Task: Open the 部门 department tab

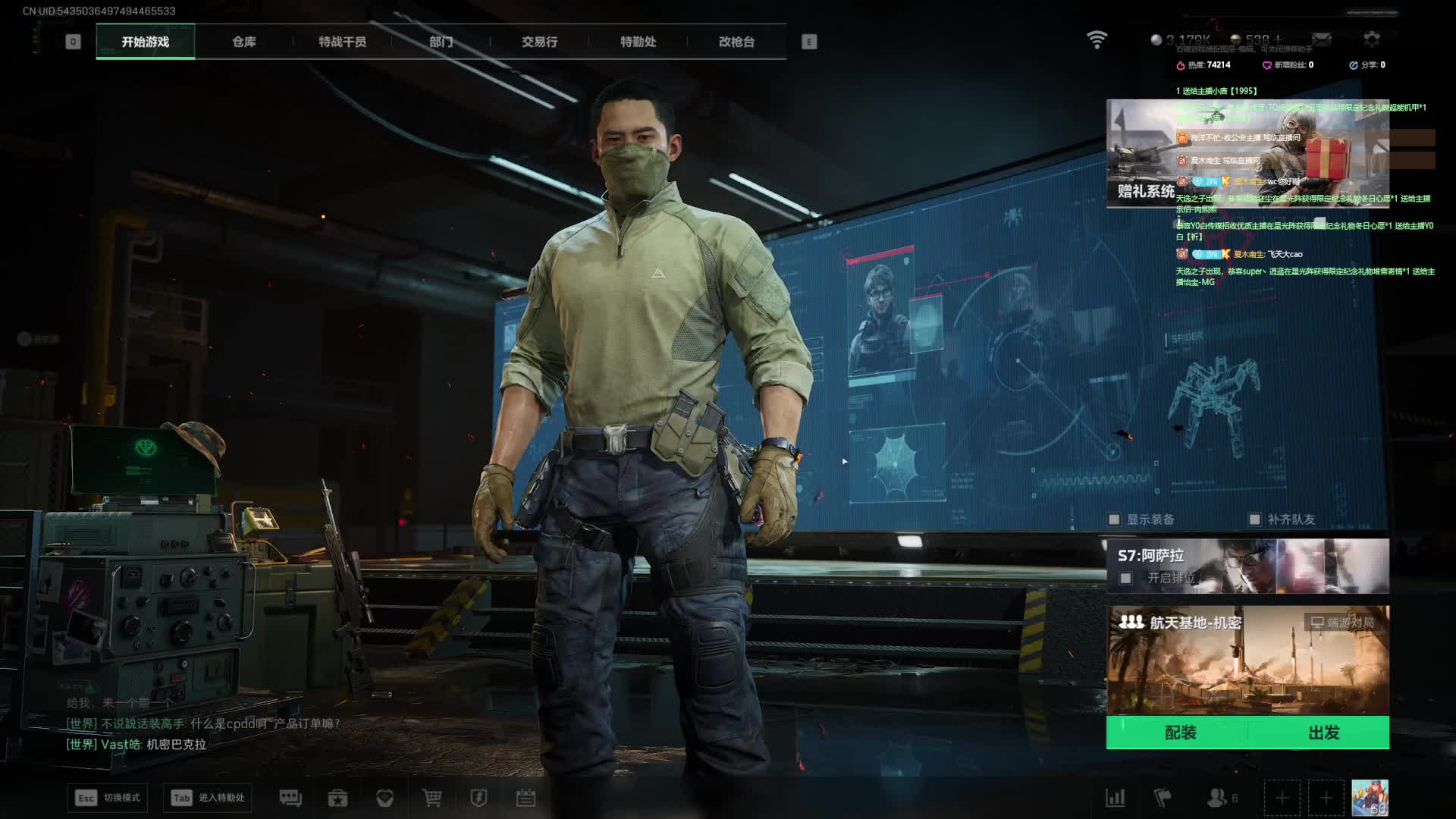Action: [x=441, y=42]
